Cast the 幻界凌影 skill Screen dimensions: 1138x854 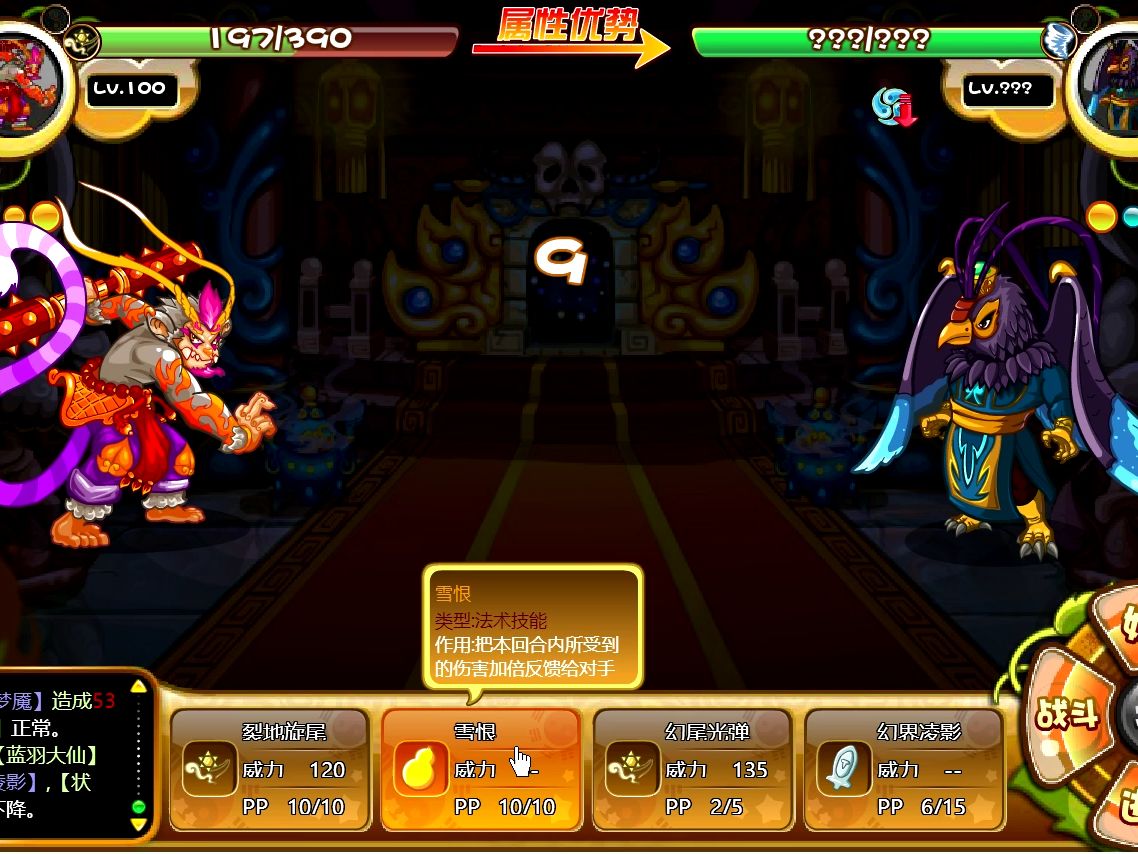point(904,769)
